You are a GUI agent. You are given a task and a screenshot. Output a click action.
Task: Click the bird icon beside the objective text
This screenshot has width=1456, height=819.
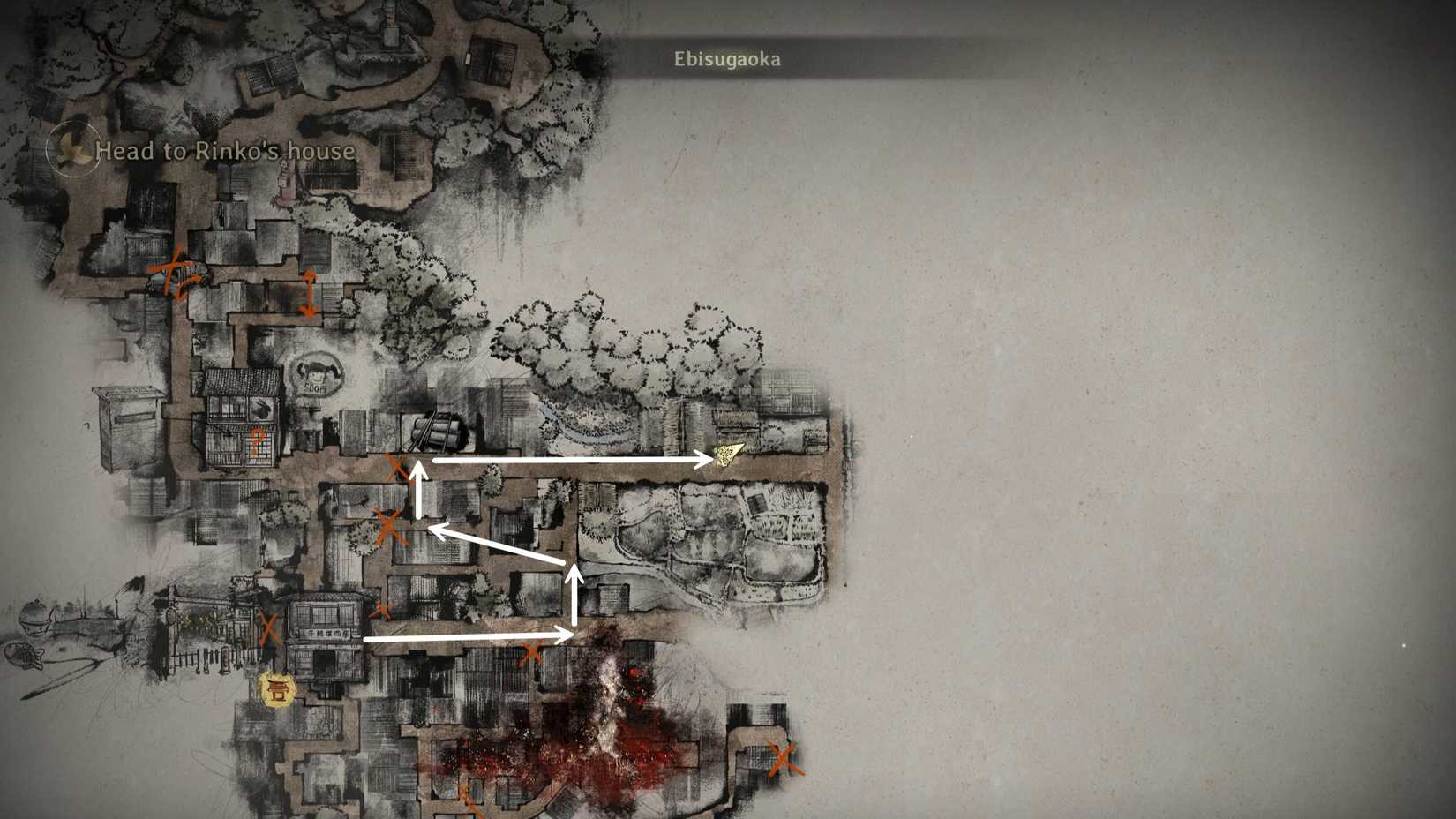[x=71, y=150]
